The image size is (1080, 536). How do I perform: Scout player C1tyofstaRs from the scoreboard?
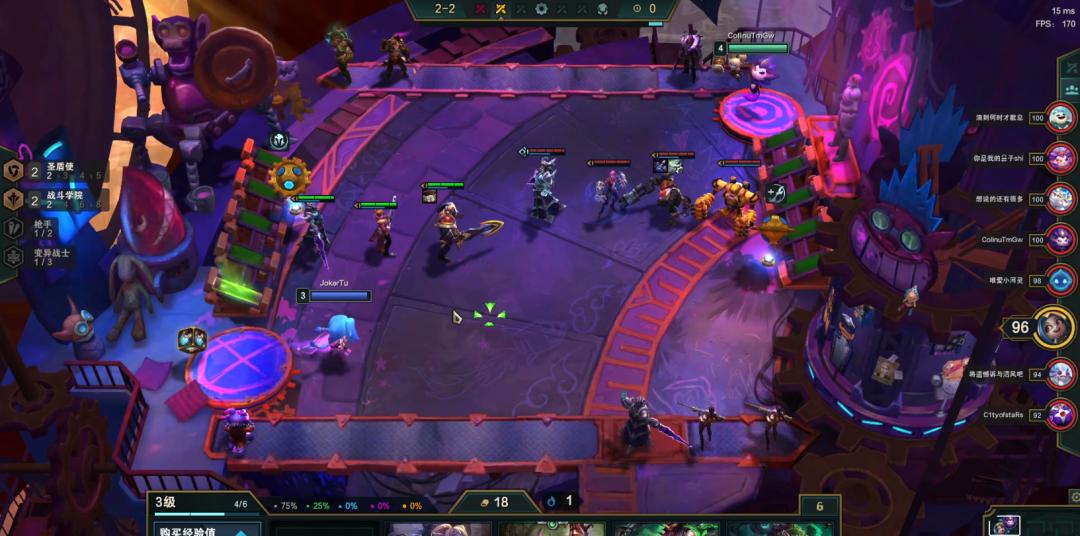click(x=1059, y=413)
